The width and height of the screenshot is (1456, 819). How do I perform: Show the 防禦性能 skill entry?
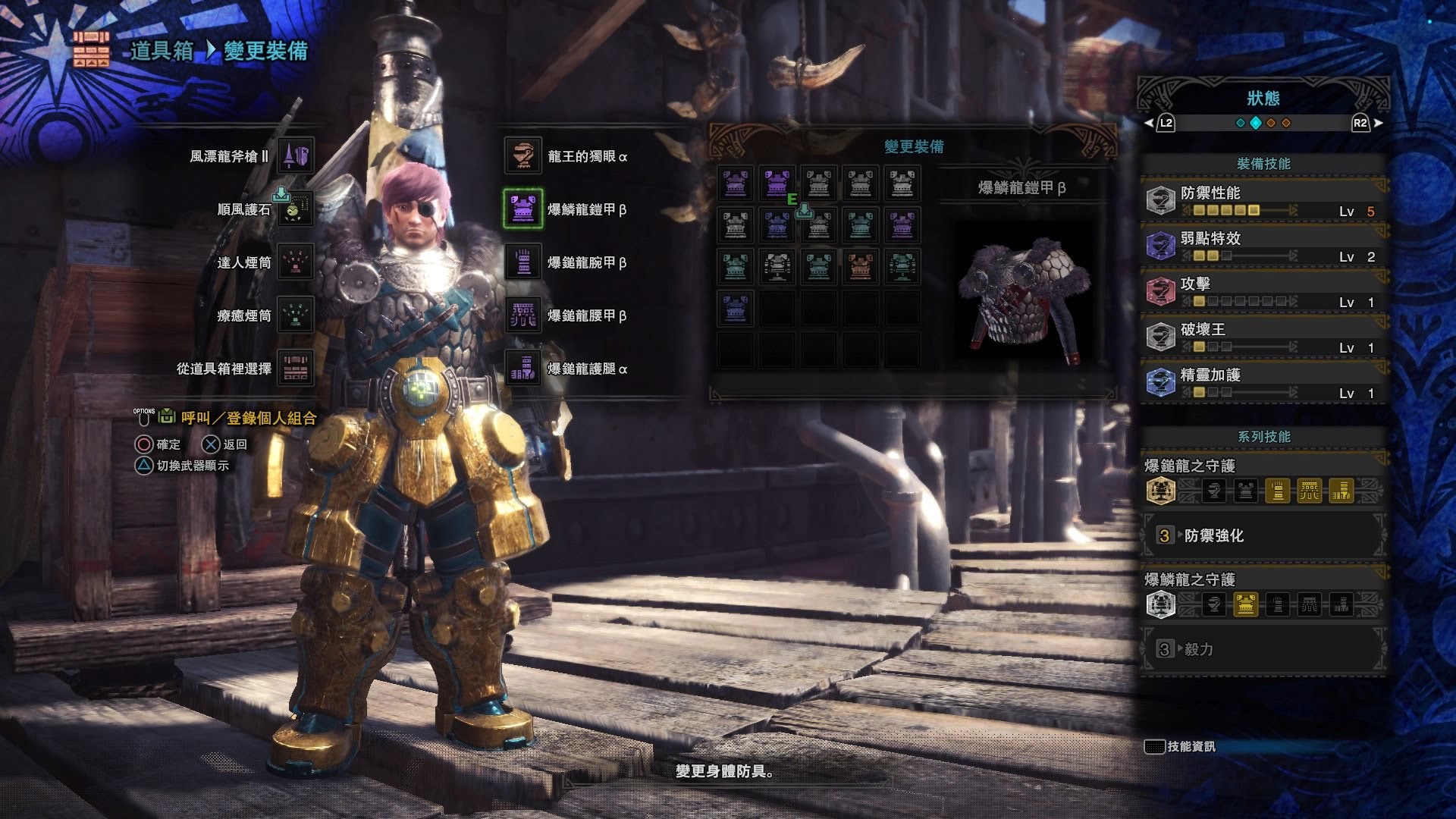click(x=1263, y=200)
